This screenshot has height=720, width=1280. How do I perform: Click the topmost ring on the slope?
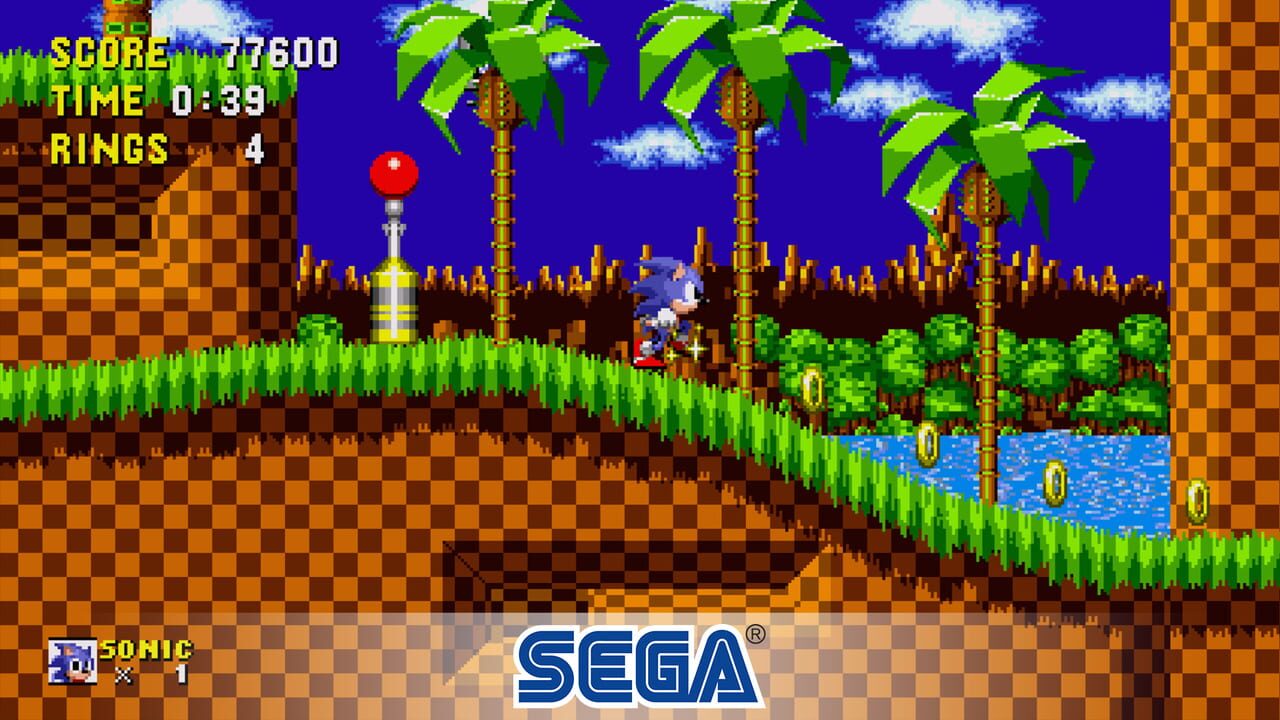tap(812, 388)
